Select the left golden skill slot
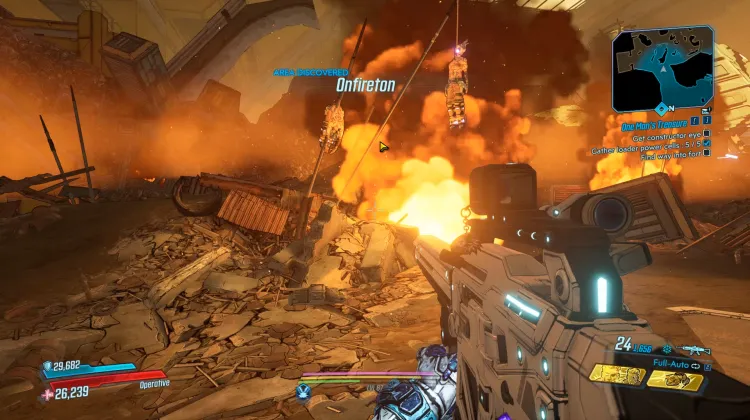The height and width of the screenshot is (420, 750). [617, 375]
